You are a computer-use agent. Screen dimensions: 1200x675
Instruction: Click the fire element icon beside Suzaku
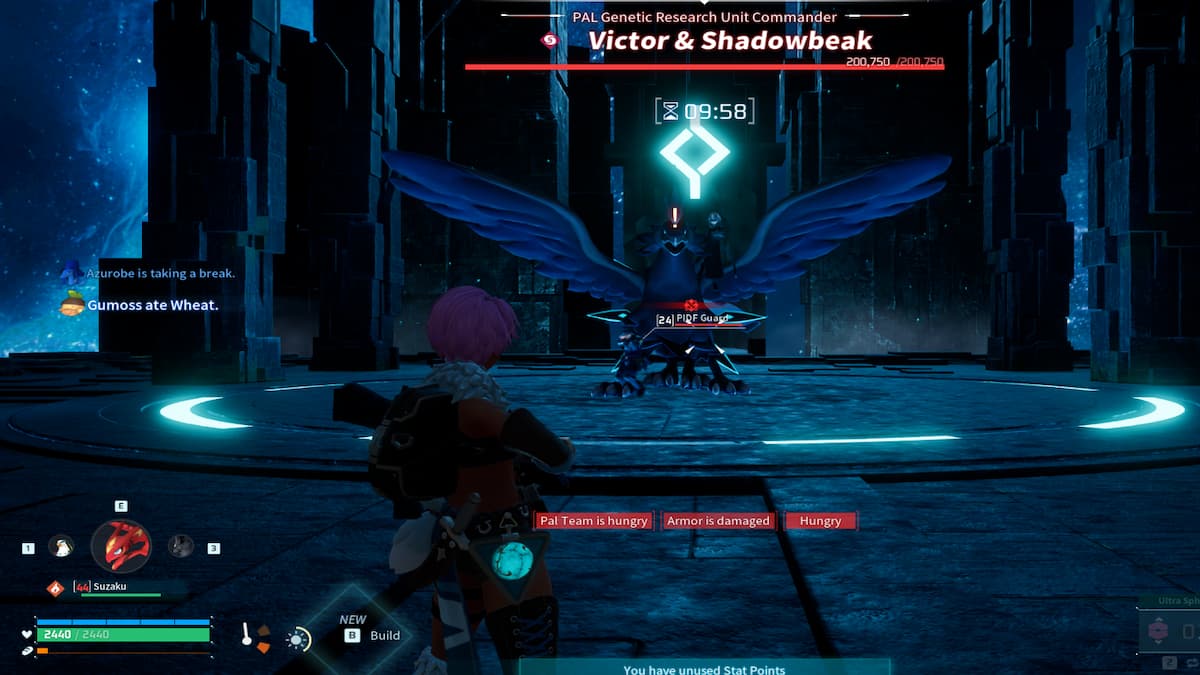(57, 588)
